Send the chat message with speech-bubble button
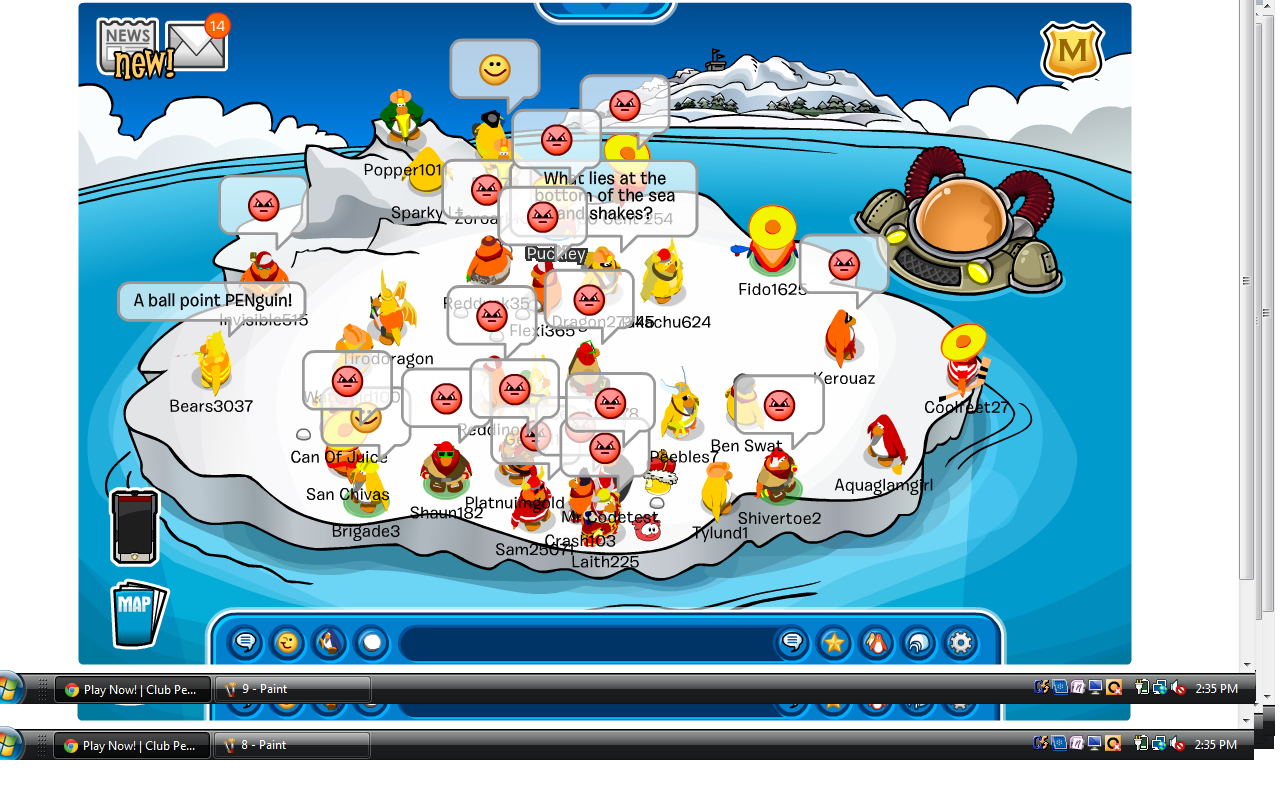1280x800 pixels. coord(792,642)
